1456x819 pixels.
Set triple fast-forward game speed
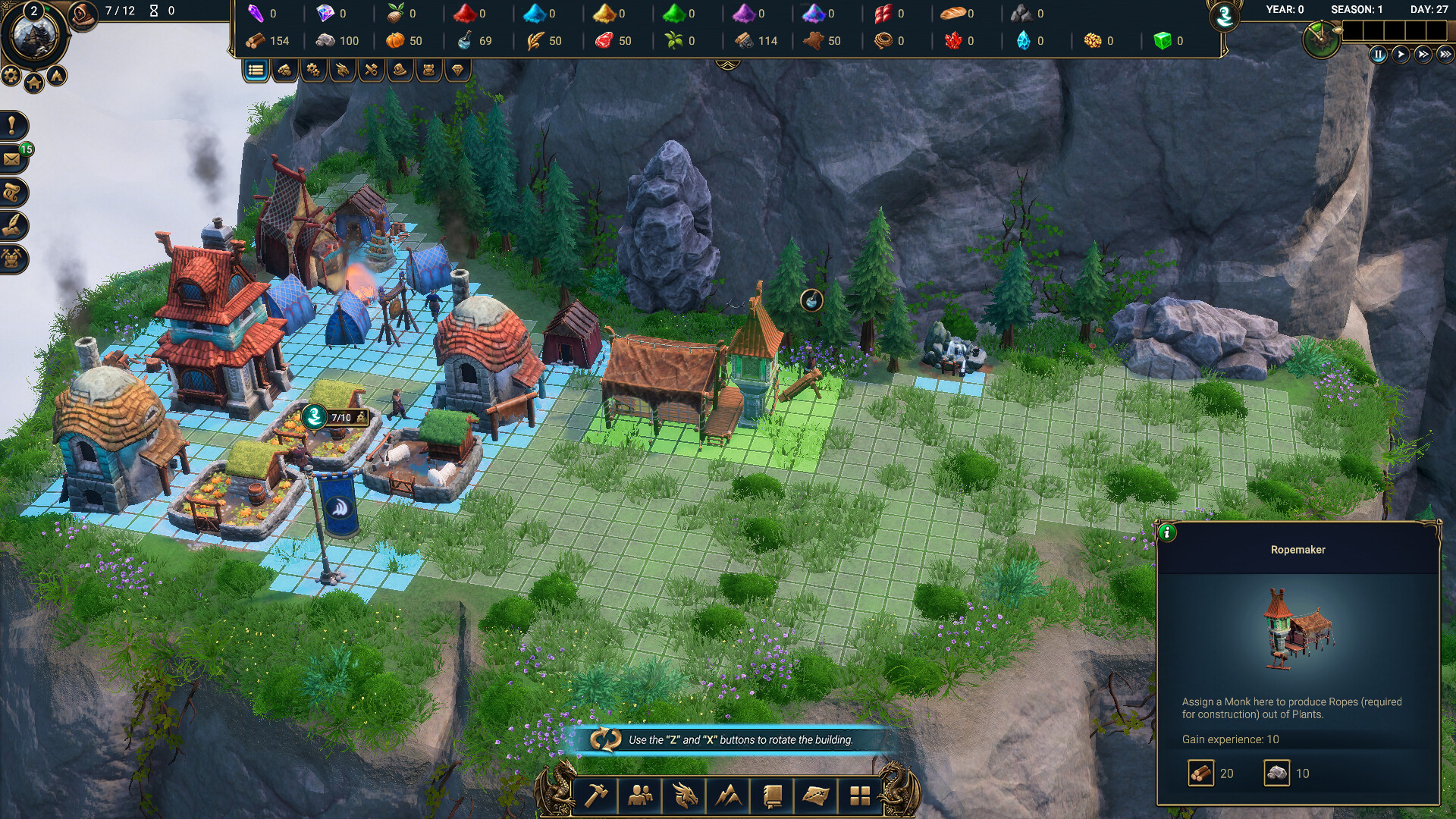[x=1445, y=55]
